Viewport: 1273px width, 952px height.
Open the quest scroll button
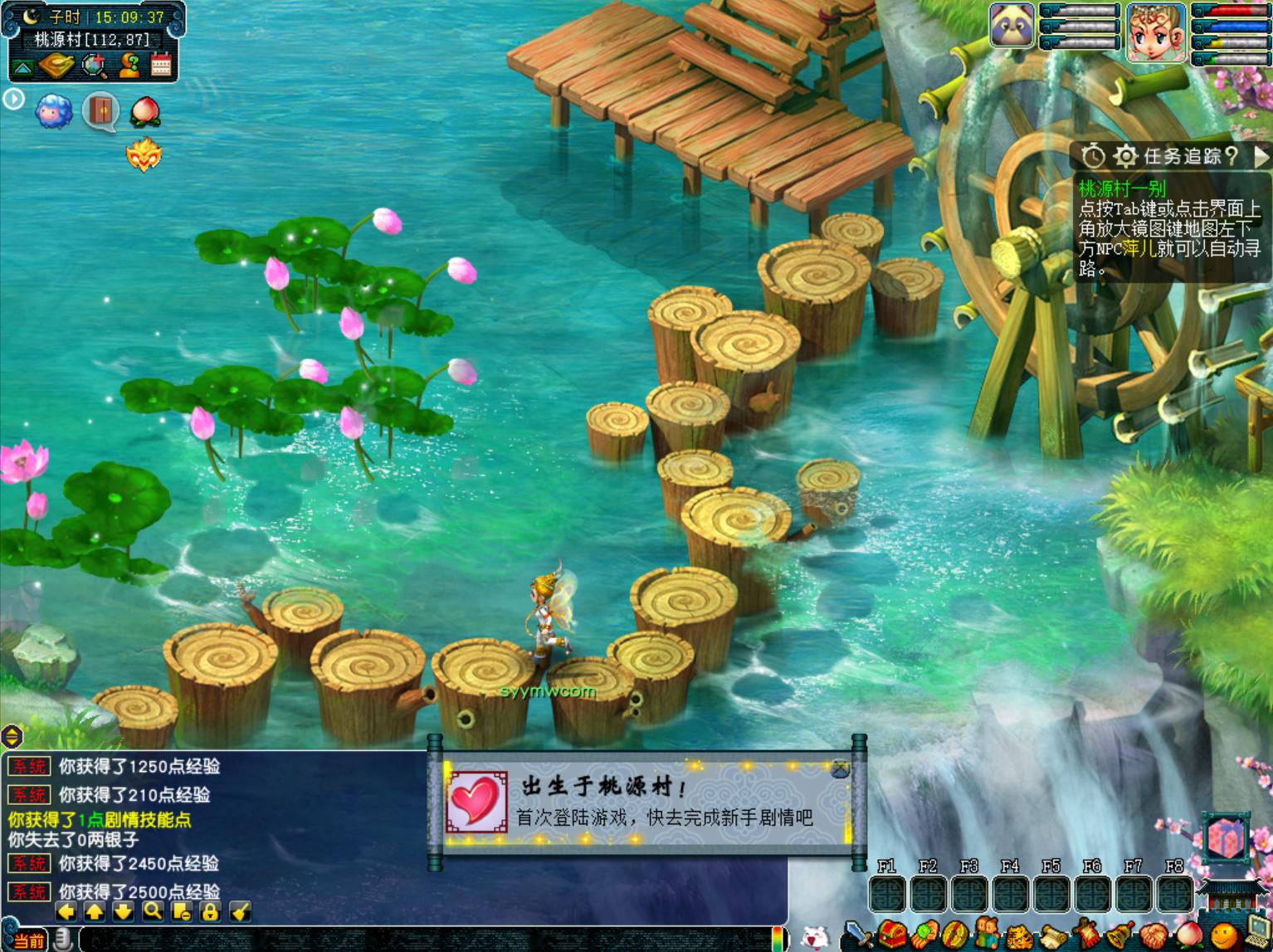1053,936
